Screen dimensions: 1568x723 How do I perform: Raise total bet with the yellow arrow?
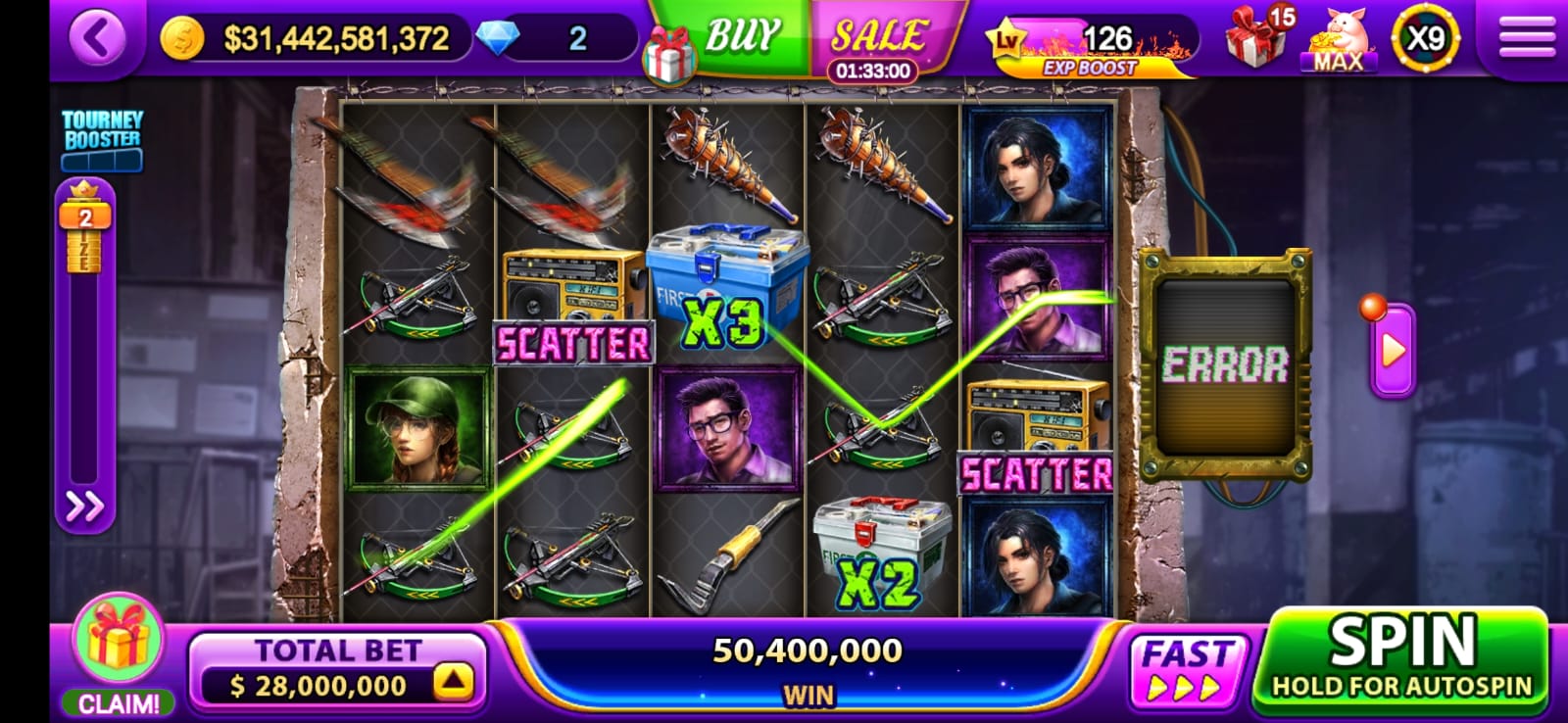click(x=453, y=682)
